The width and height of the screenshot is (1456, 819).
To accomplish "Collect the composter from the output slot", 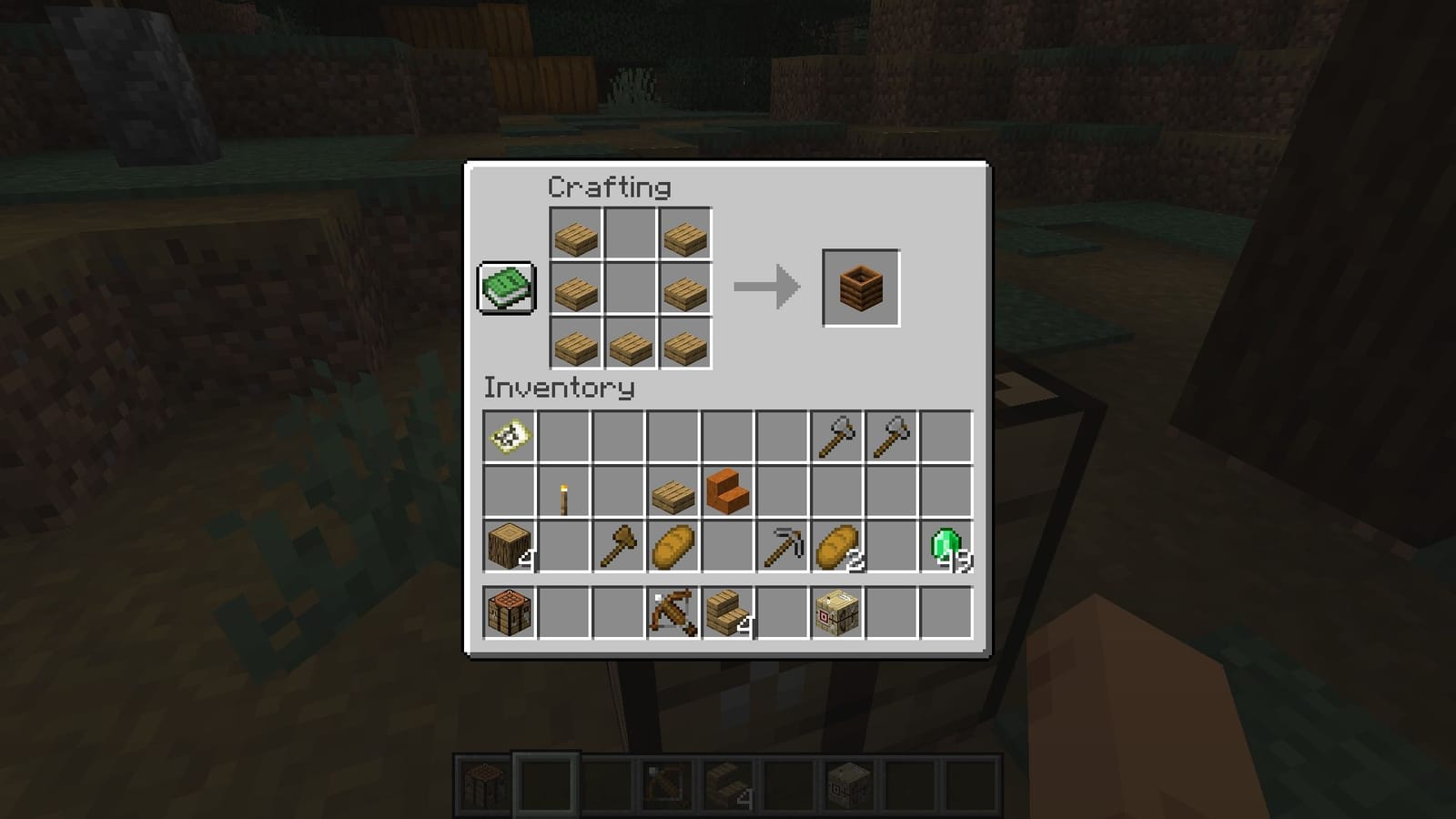I will pos(858,287).
